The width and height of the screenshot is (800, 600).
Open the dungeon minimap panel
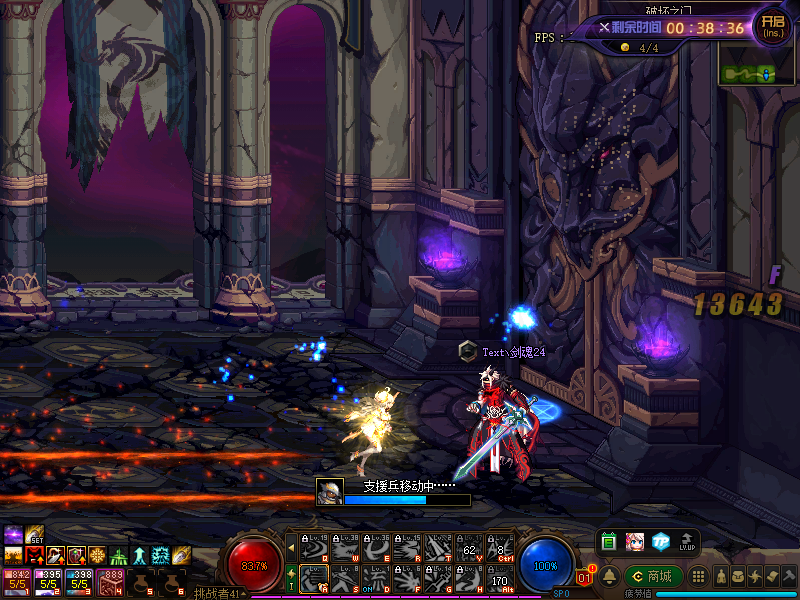pyautogui.click(x=746, y=74)
